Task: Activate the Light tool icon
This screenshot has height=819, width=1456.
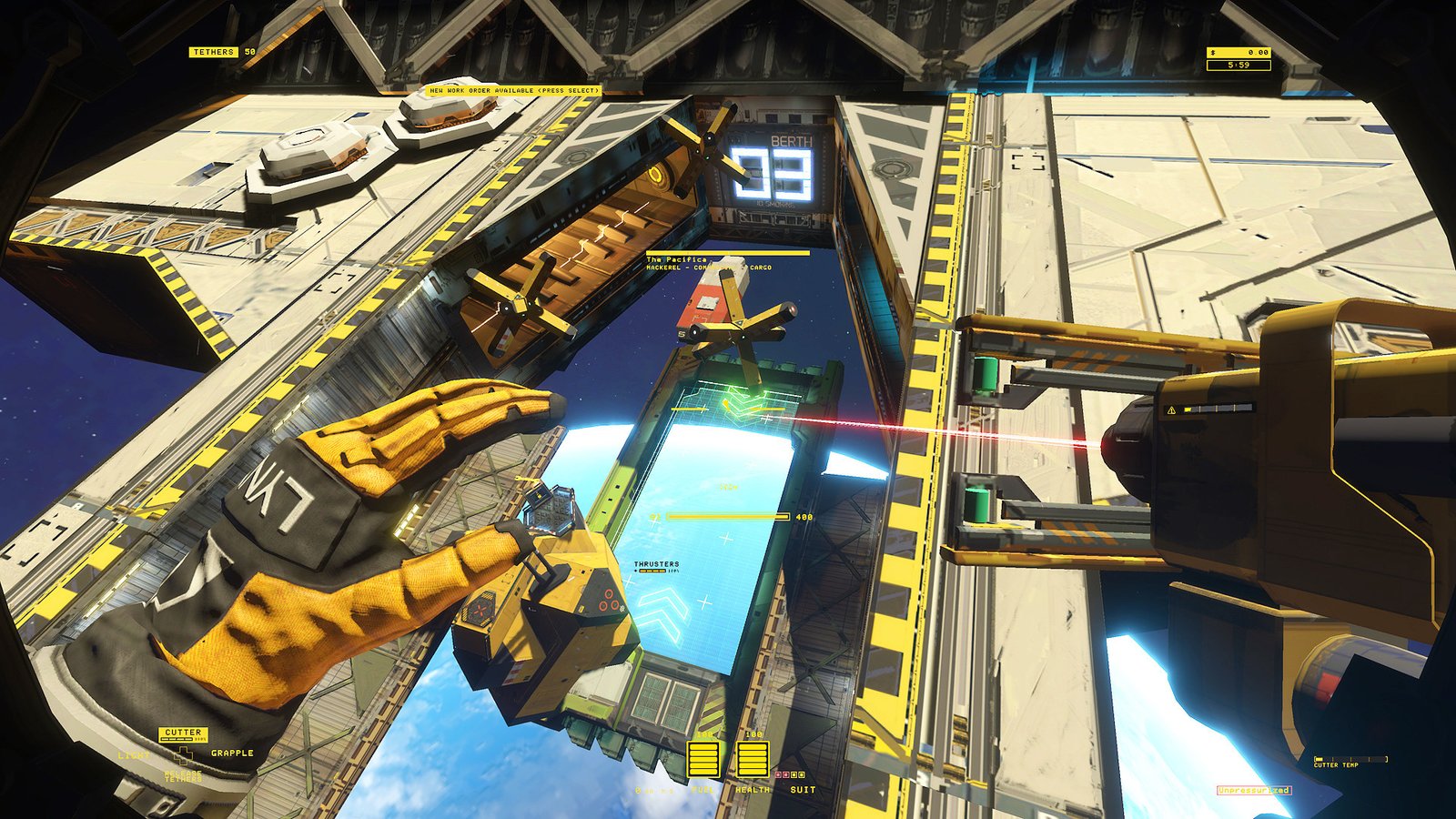Action: click(135, 754)
